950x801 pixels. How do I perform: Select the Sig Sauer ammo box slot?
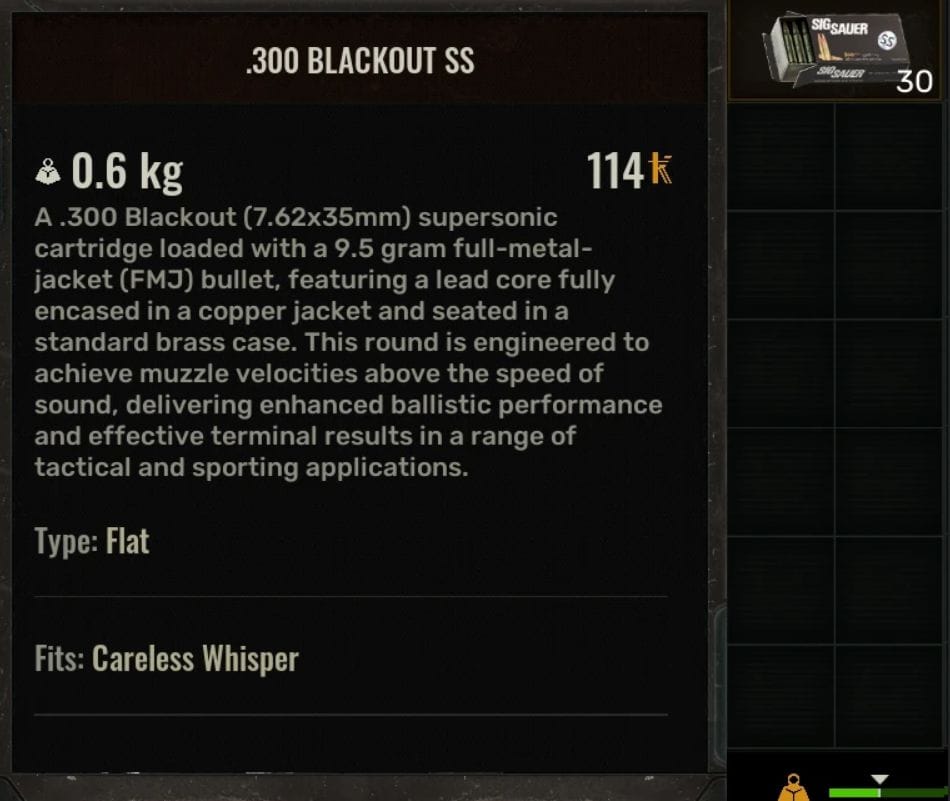[x=838, y=52]
